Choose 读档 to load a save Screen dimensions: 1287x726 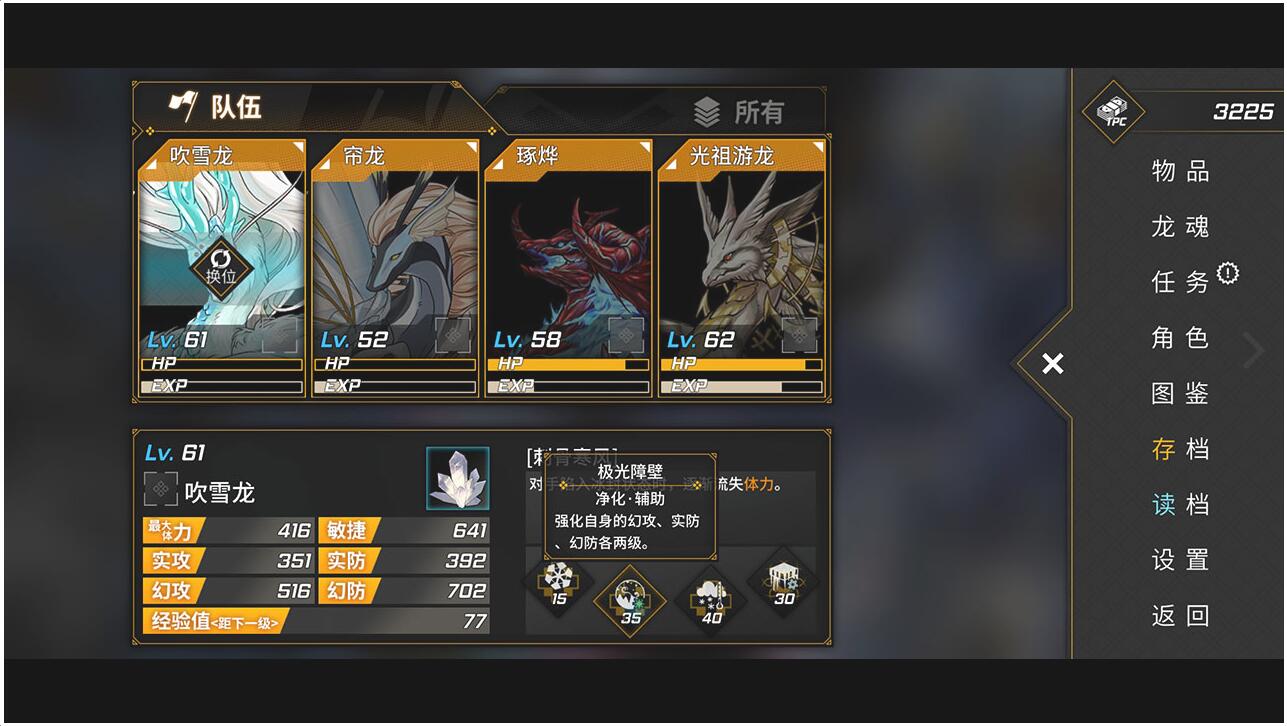pos(1180,505)
